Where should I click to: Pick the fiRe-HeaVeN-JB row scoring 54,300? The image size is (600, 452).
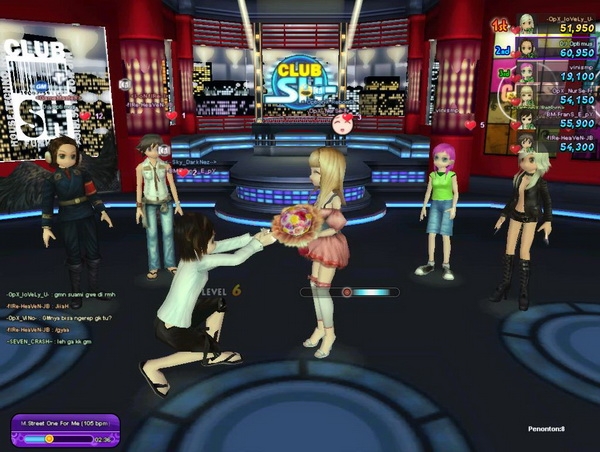pyautogui.click(x=555, y=143)
